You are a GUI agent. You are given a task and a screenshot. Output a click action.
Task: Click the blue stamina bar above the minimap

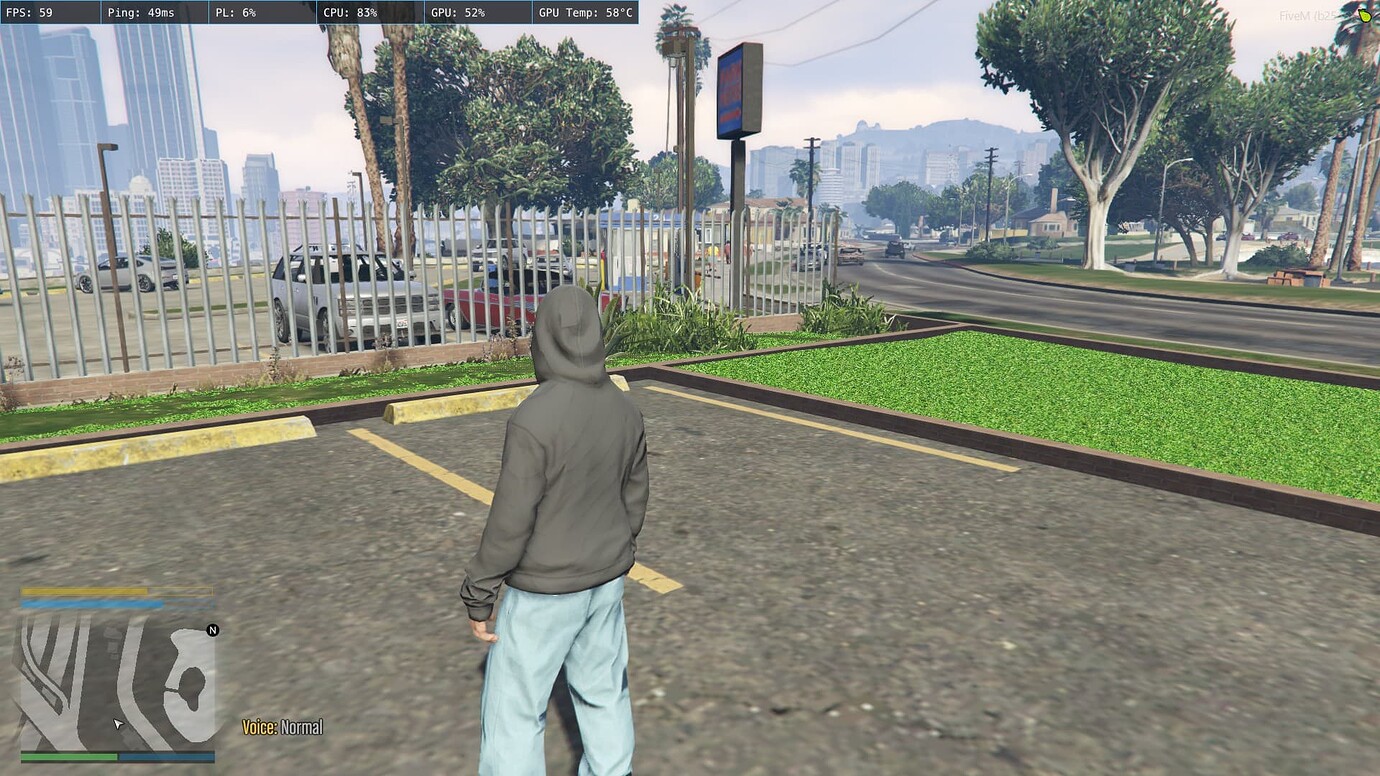(95, 604)
